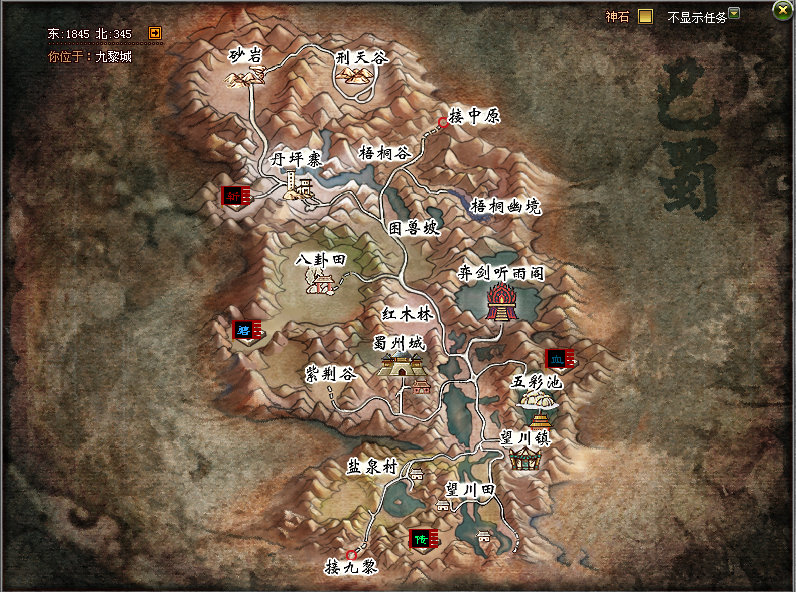Click the 接九黎 exit marker
This screenshot has height=592, width=796.
click(x=351, y=554)
